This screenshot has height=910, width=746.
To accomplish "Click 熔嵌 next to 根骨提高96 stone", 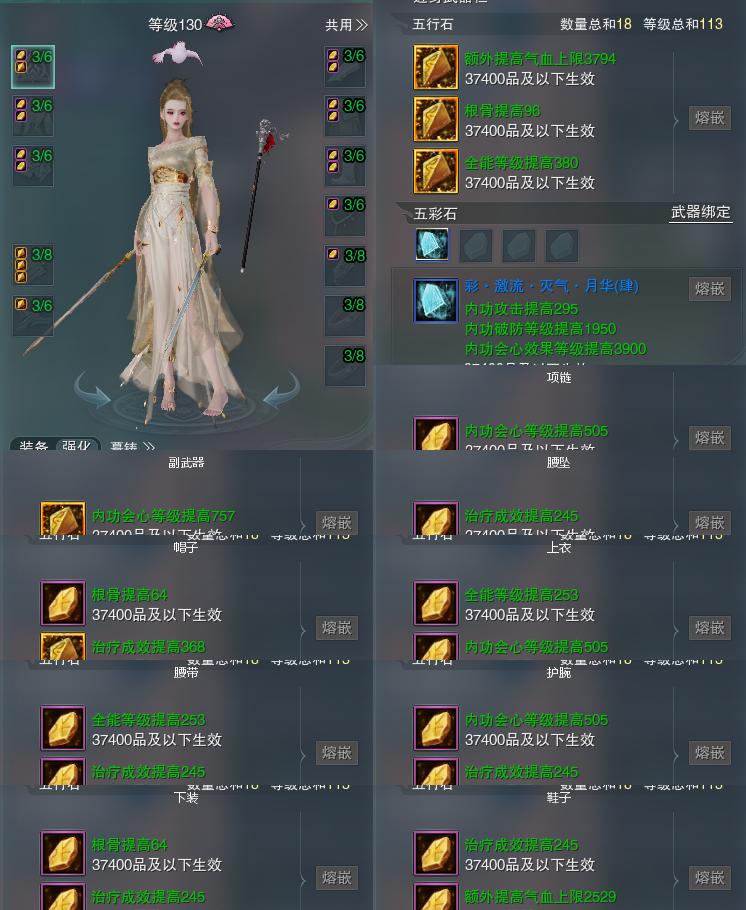I will tap(709, 118).
